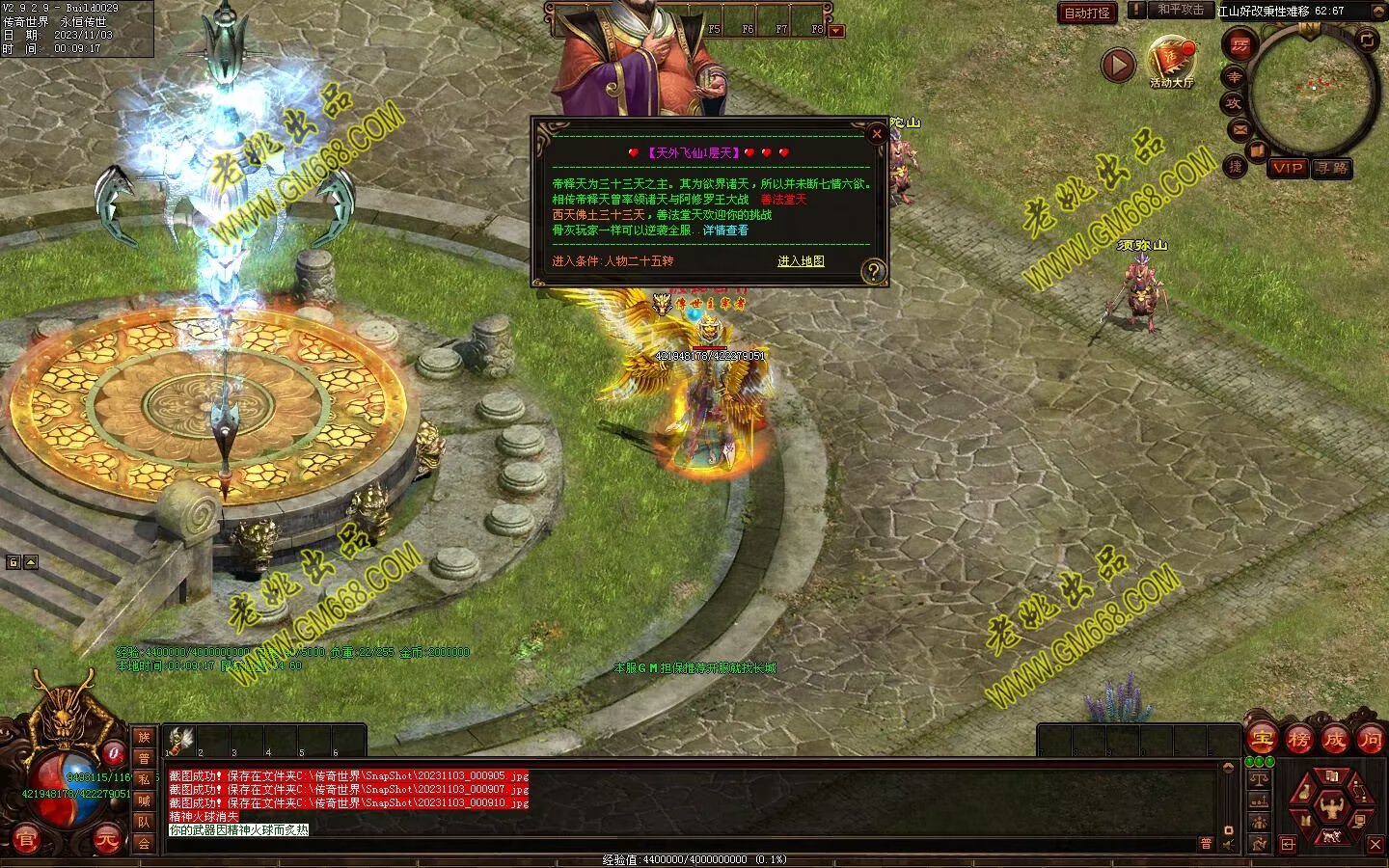Switch chat to the 队 team channel

coord(144,822)
